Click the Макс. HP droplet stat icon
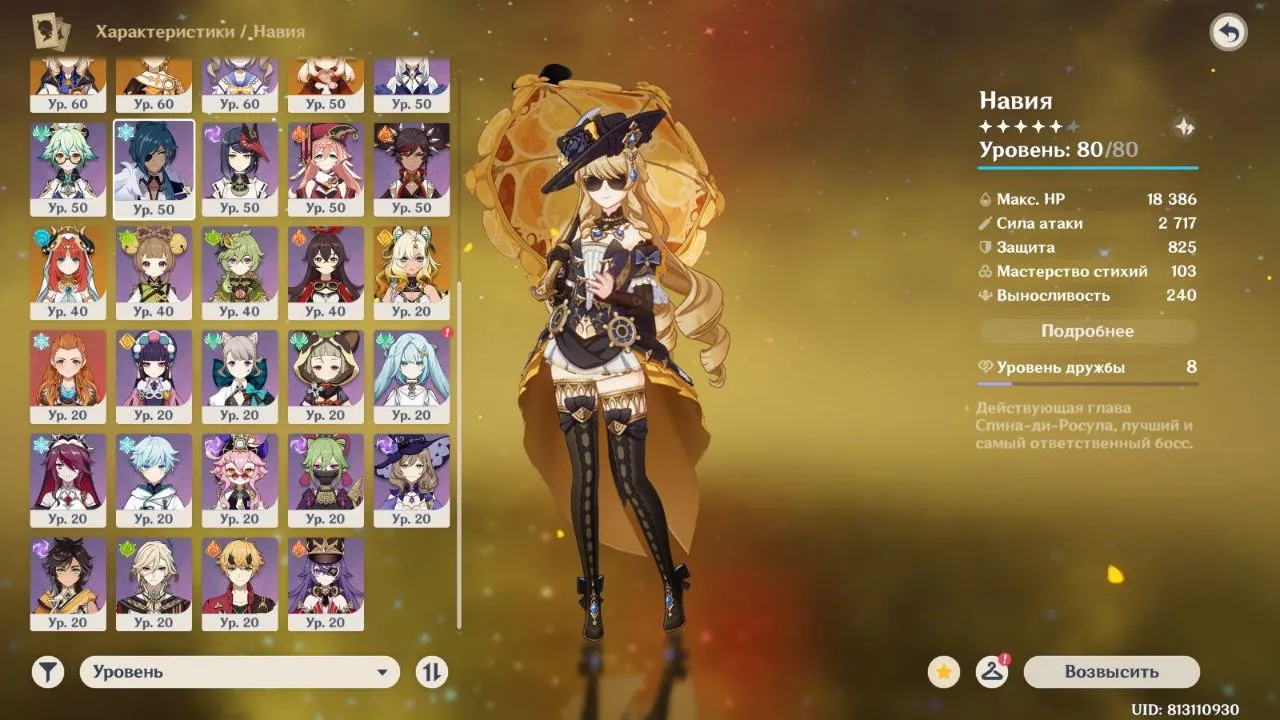 coord(986,199)
